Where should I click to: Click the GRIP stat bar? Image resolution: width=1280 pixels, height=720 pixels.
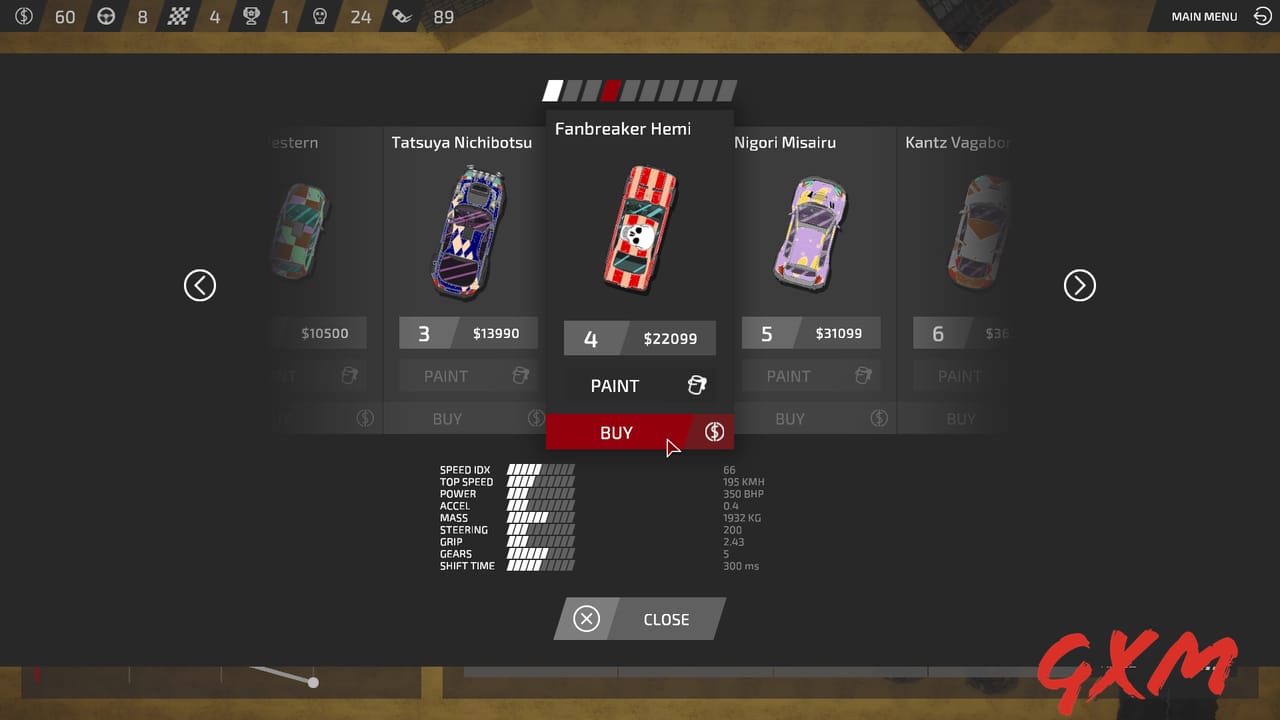coord(538,542)
